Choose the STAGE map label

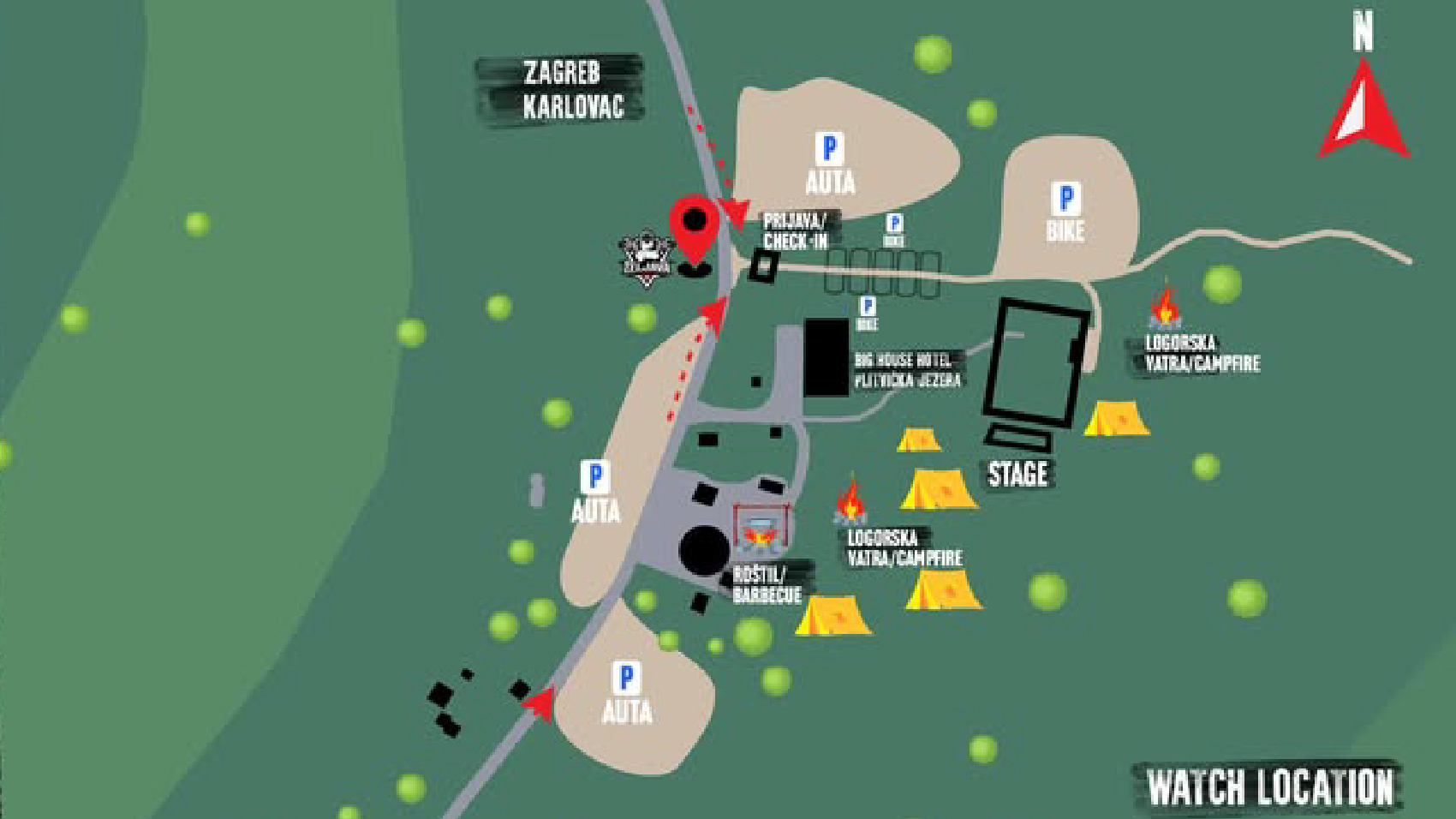[x=1017, y=474]
